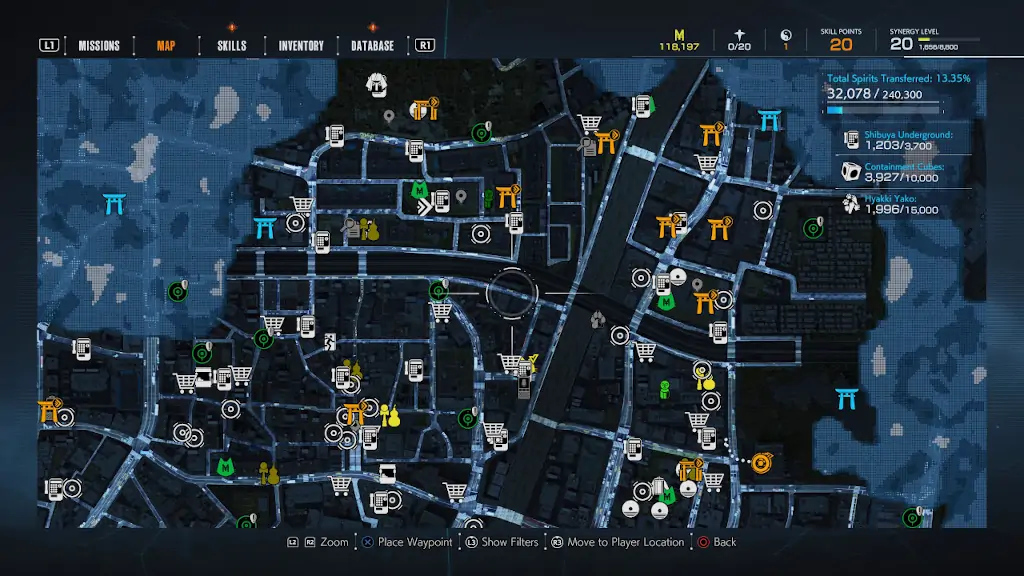Go Back from the map screen
This screenshot has width=1024, height=576.
coord(716,542)
